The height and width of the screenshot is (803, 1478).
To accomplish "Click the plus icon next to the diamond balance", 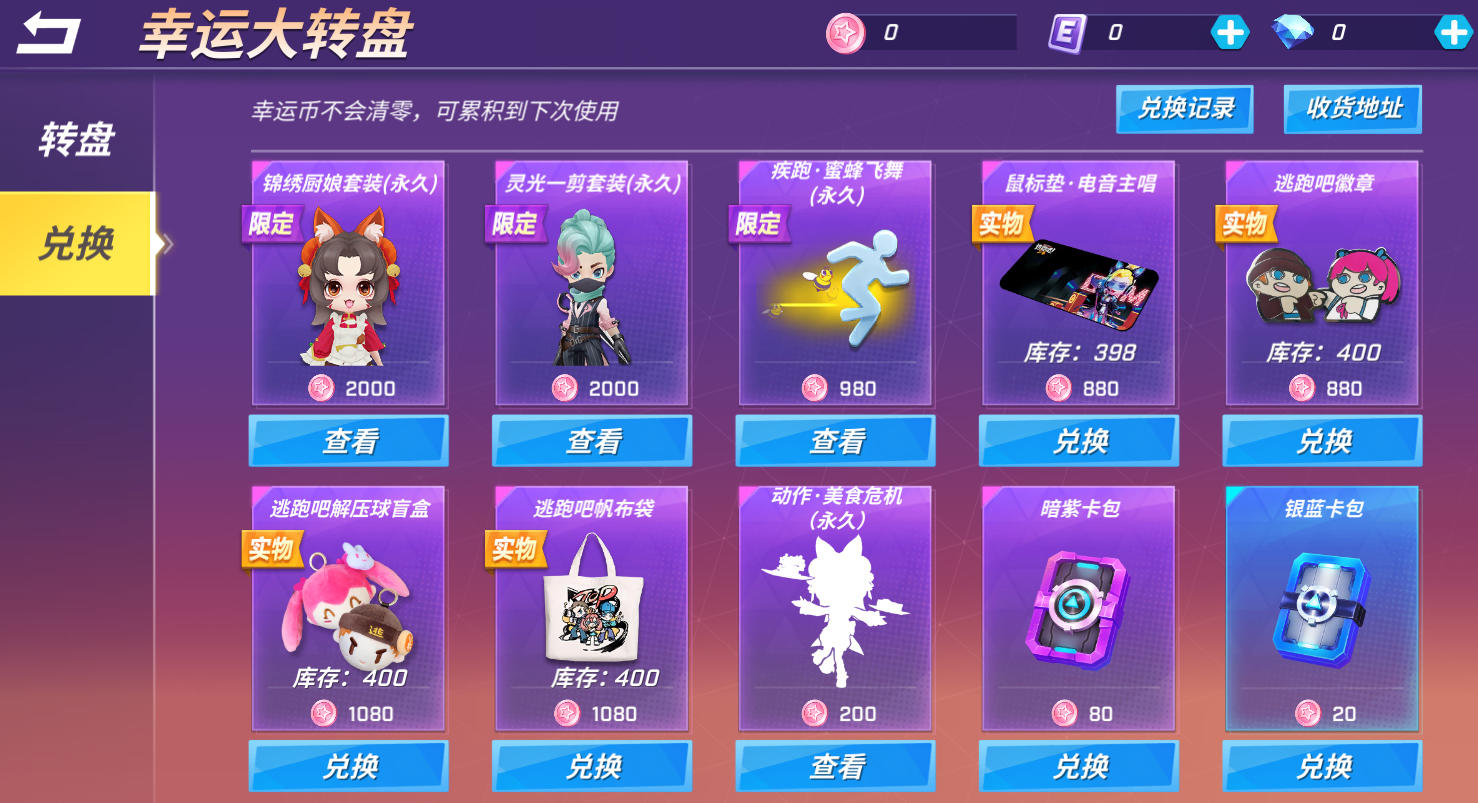I will (x=1453, y=29).
